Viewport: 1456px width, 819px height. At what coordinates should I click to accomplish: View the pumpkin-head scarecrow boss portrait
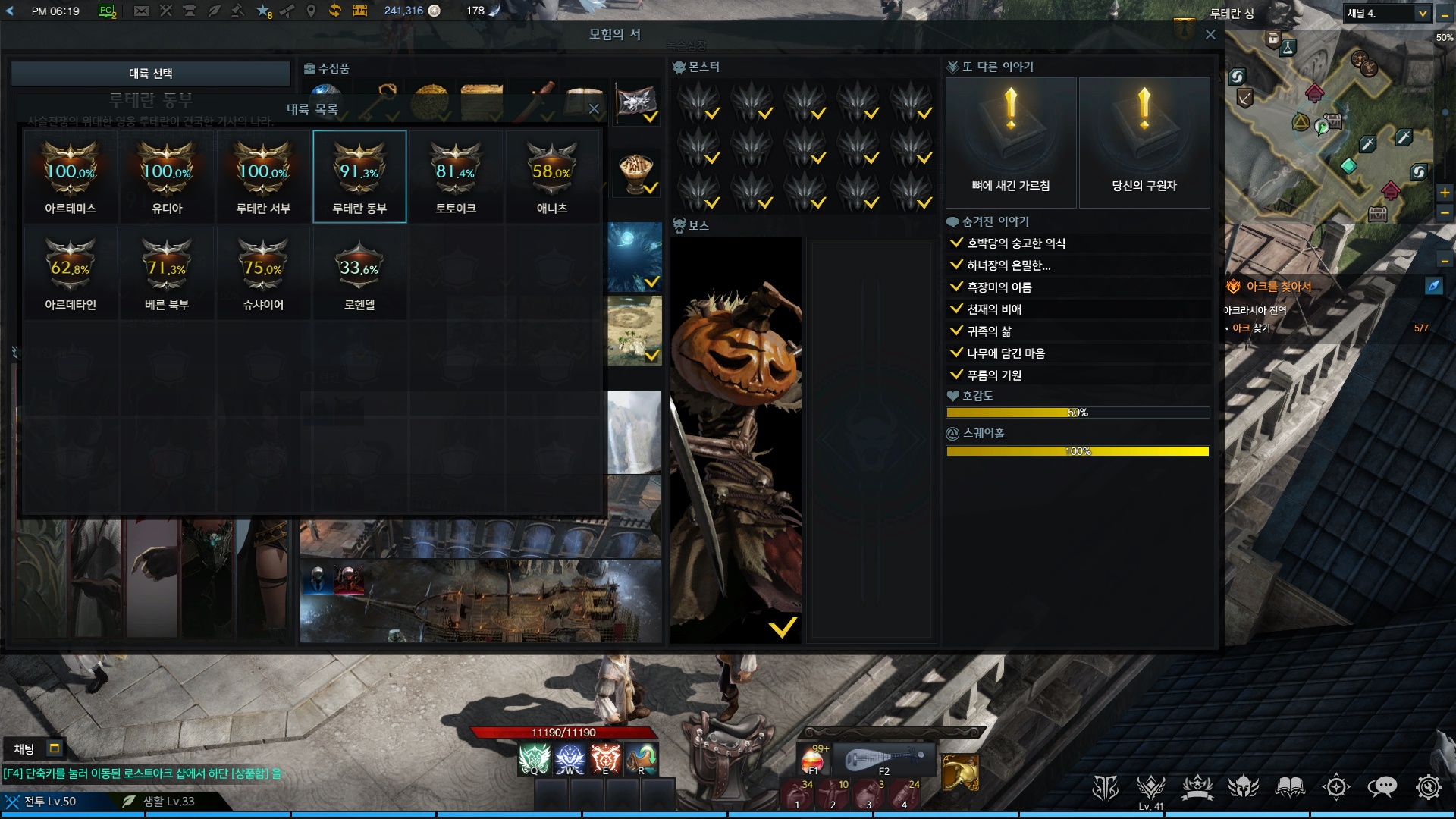[x=736, y=440]
